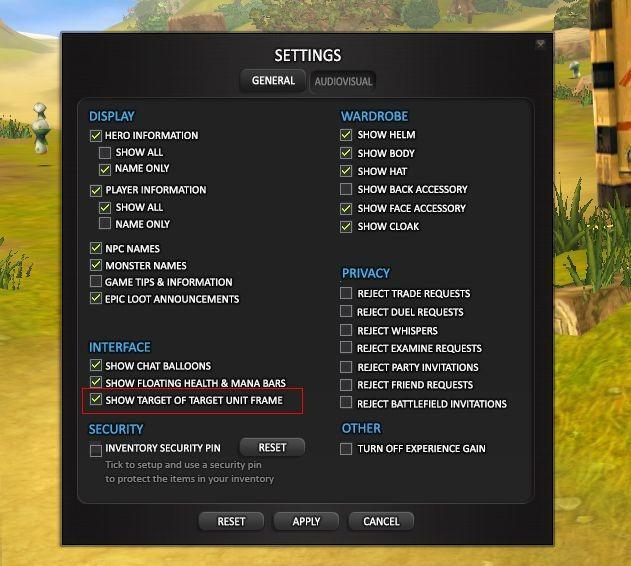This screenshot has width=631, height=566.
Task: Apply the settings changes
Action: [306, 521]
